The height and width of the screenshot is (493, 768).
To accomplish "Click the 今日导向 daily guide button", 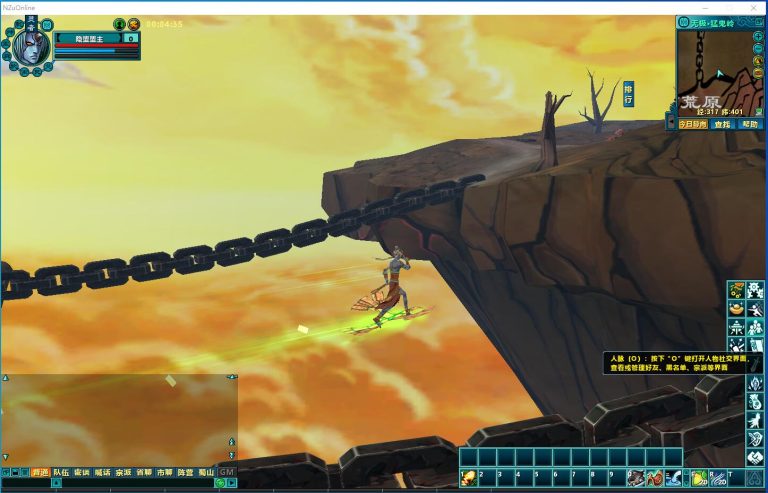I will click(x=693, y=125).
